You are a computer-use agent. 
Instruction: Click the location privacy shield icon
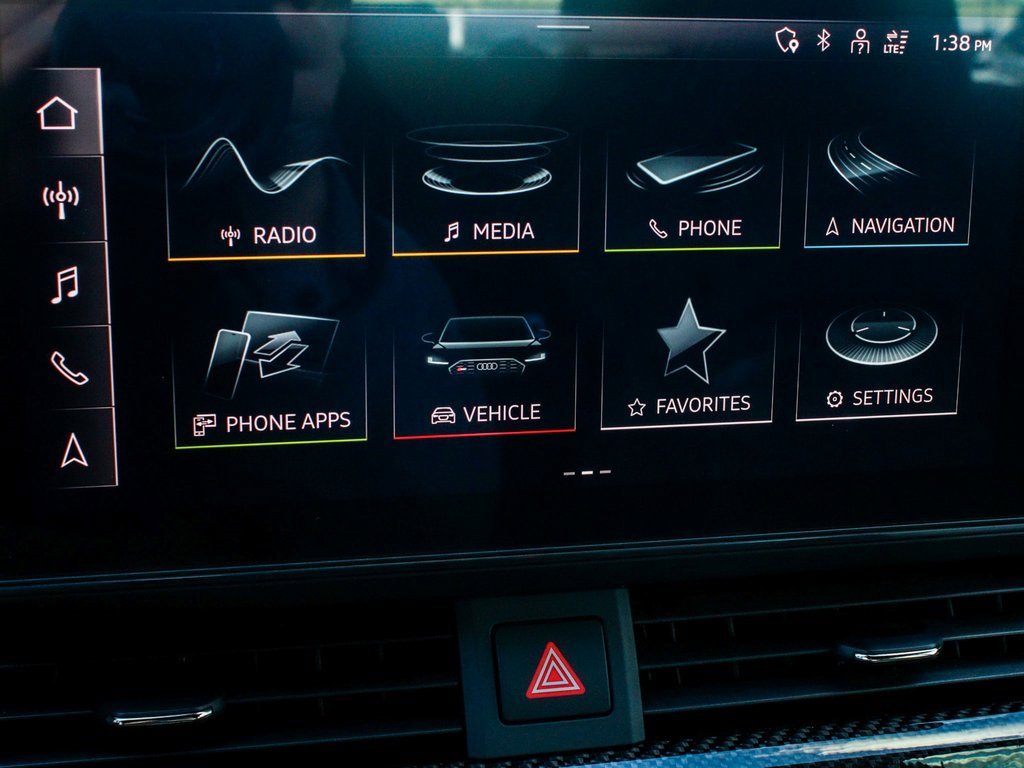pos(787,40)
